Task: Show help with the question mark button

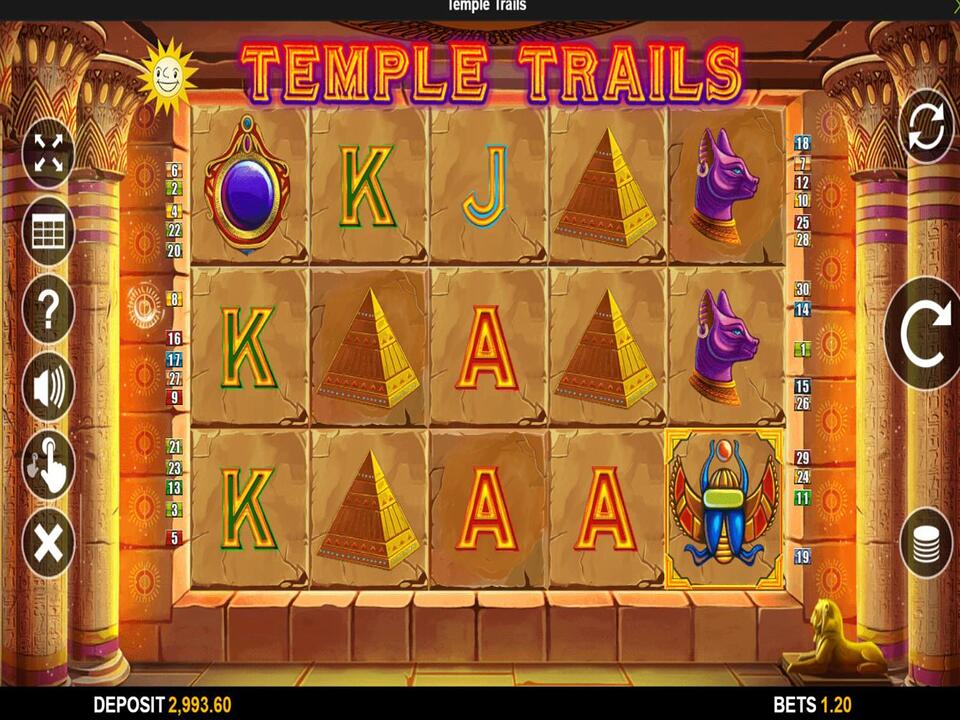Action: coord(48,309)
